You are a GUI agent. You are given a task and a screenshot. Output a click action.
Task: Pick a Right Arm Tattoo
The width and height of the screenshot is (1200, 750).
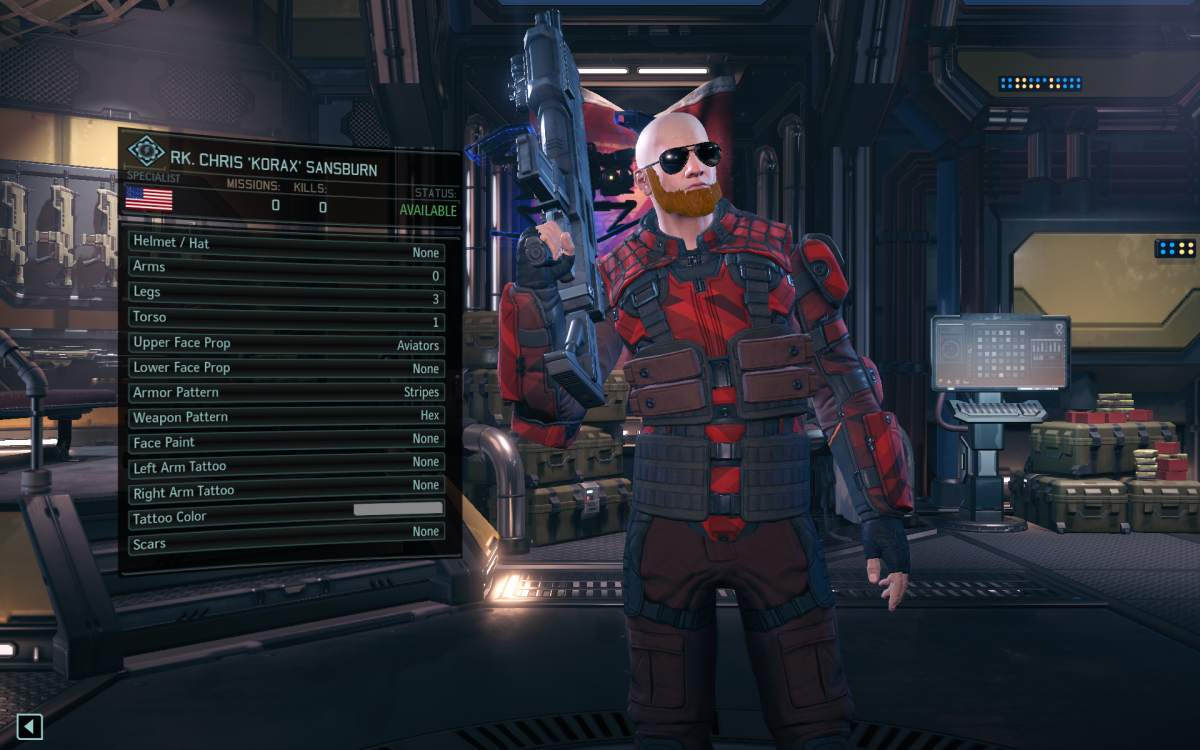286,492
